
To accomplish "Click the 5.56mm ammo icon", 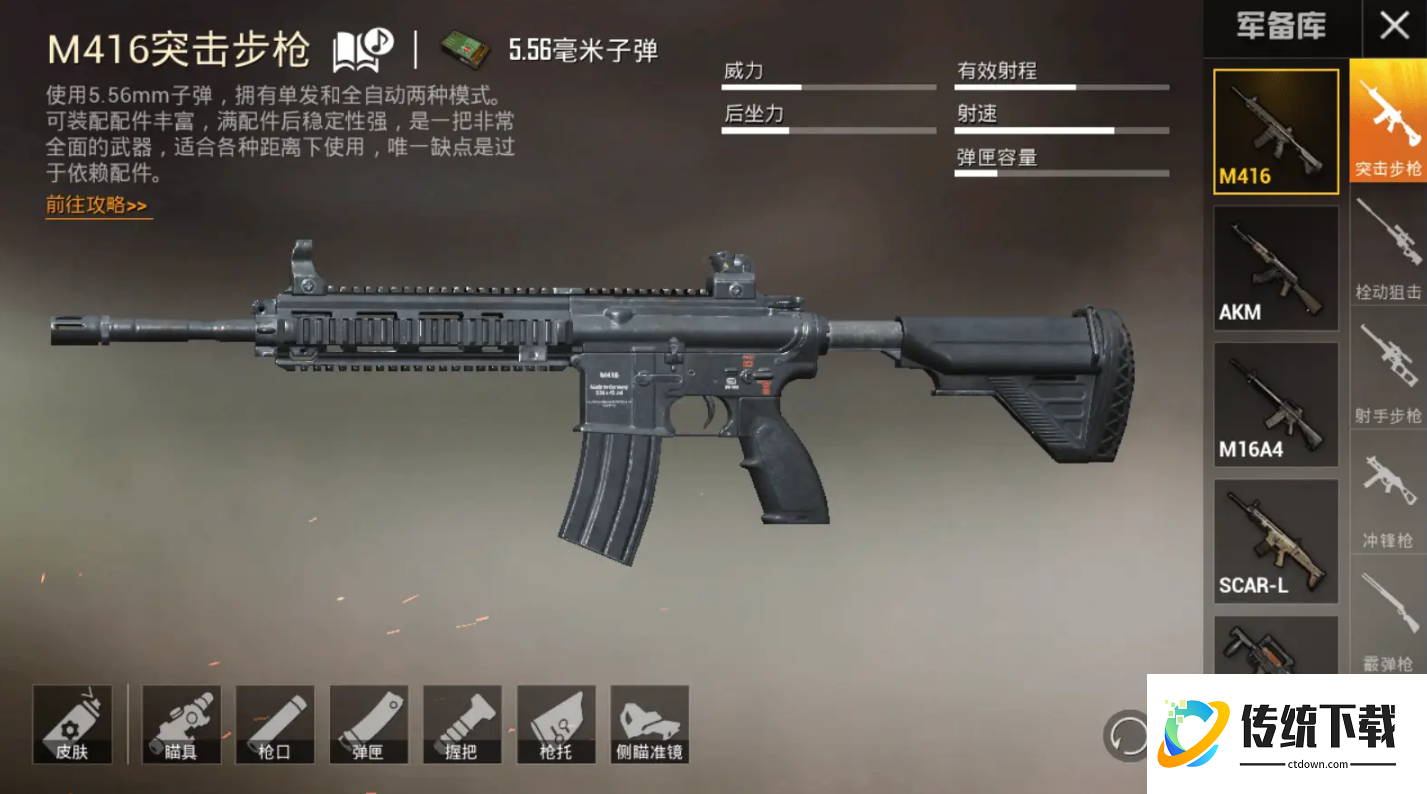I will point(465,47).
